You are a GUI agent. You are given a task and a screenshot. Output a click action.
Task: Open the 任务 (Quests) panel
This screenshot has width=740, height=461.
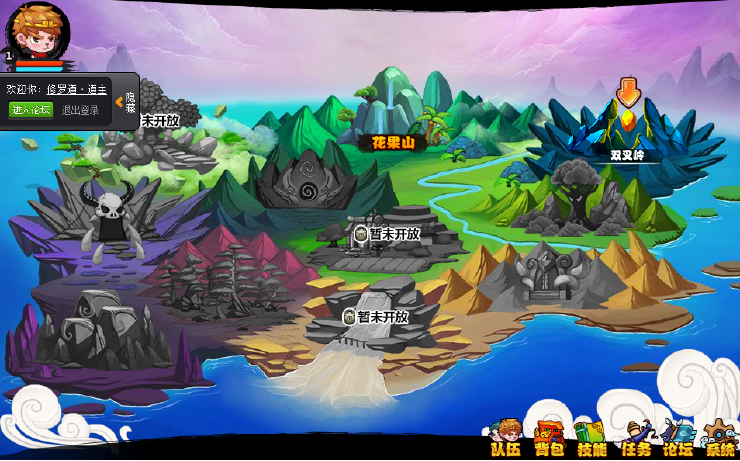(x=635, y=437)
